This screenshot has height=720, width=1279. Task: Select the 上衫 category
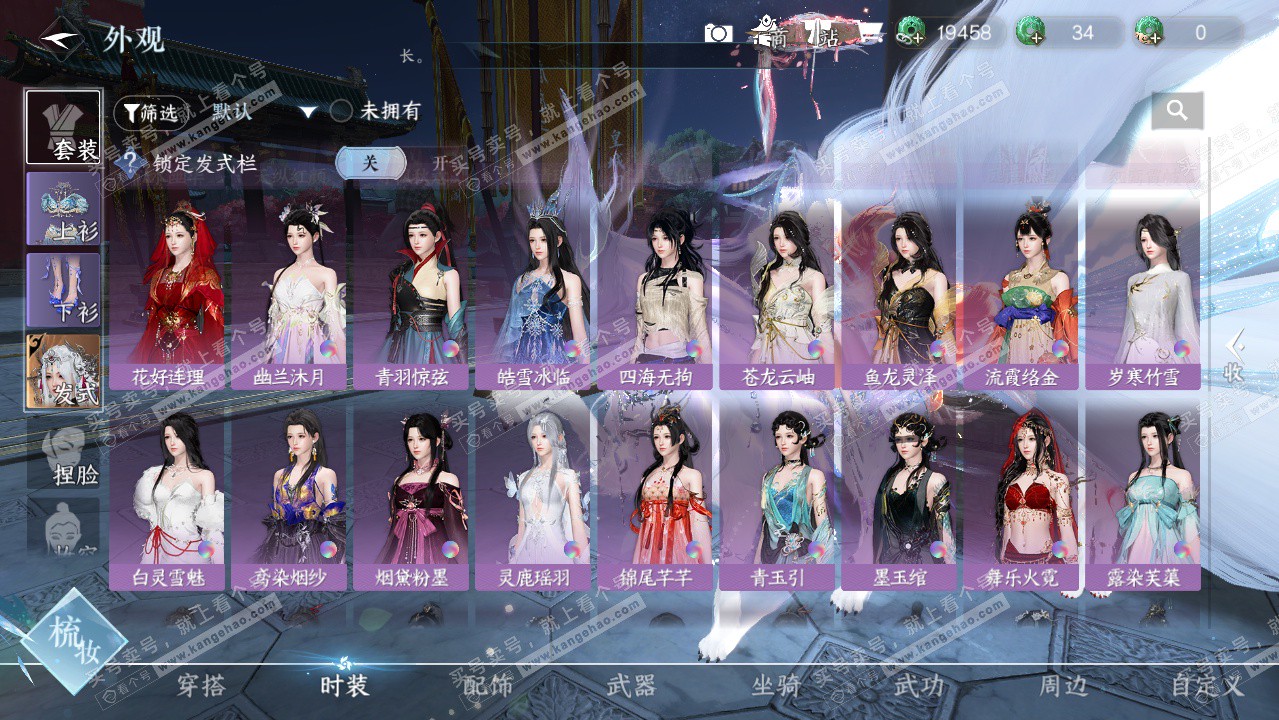(64, 209)
